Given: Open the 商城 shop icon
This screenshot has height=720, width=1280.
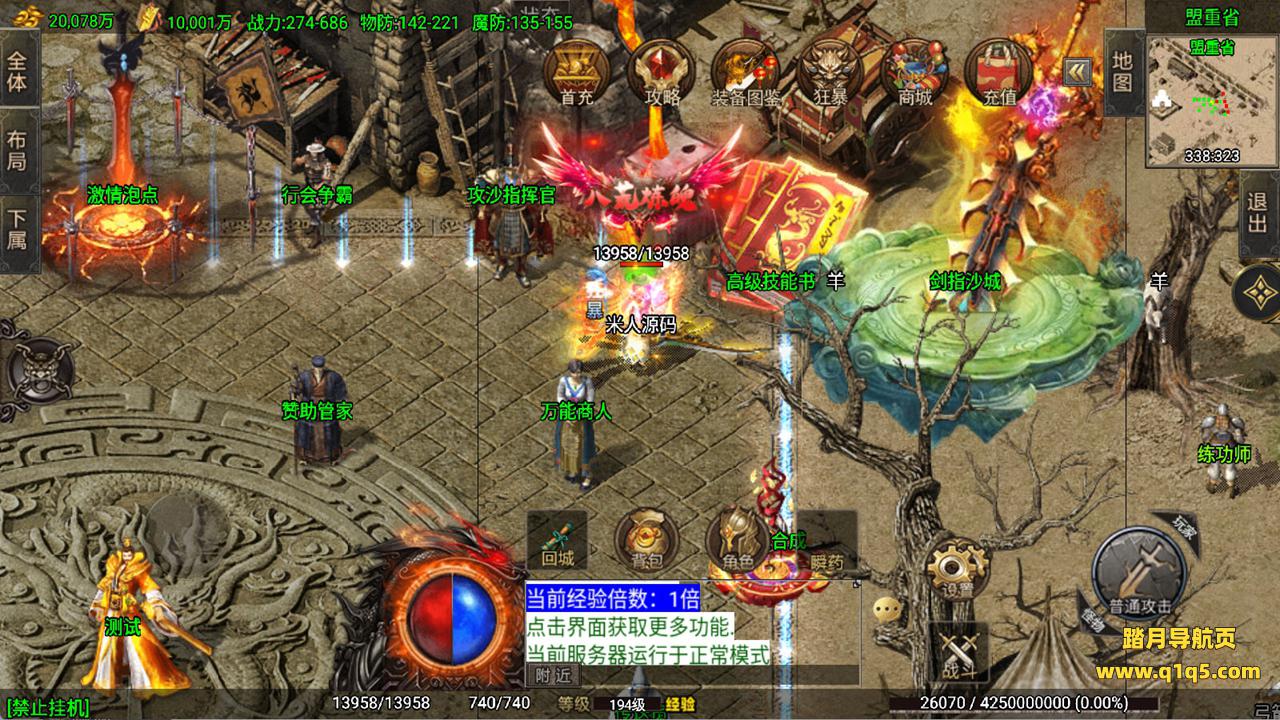Looking at the screenshot, I should pos(915,70).
